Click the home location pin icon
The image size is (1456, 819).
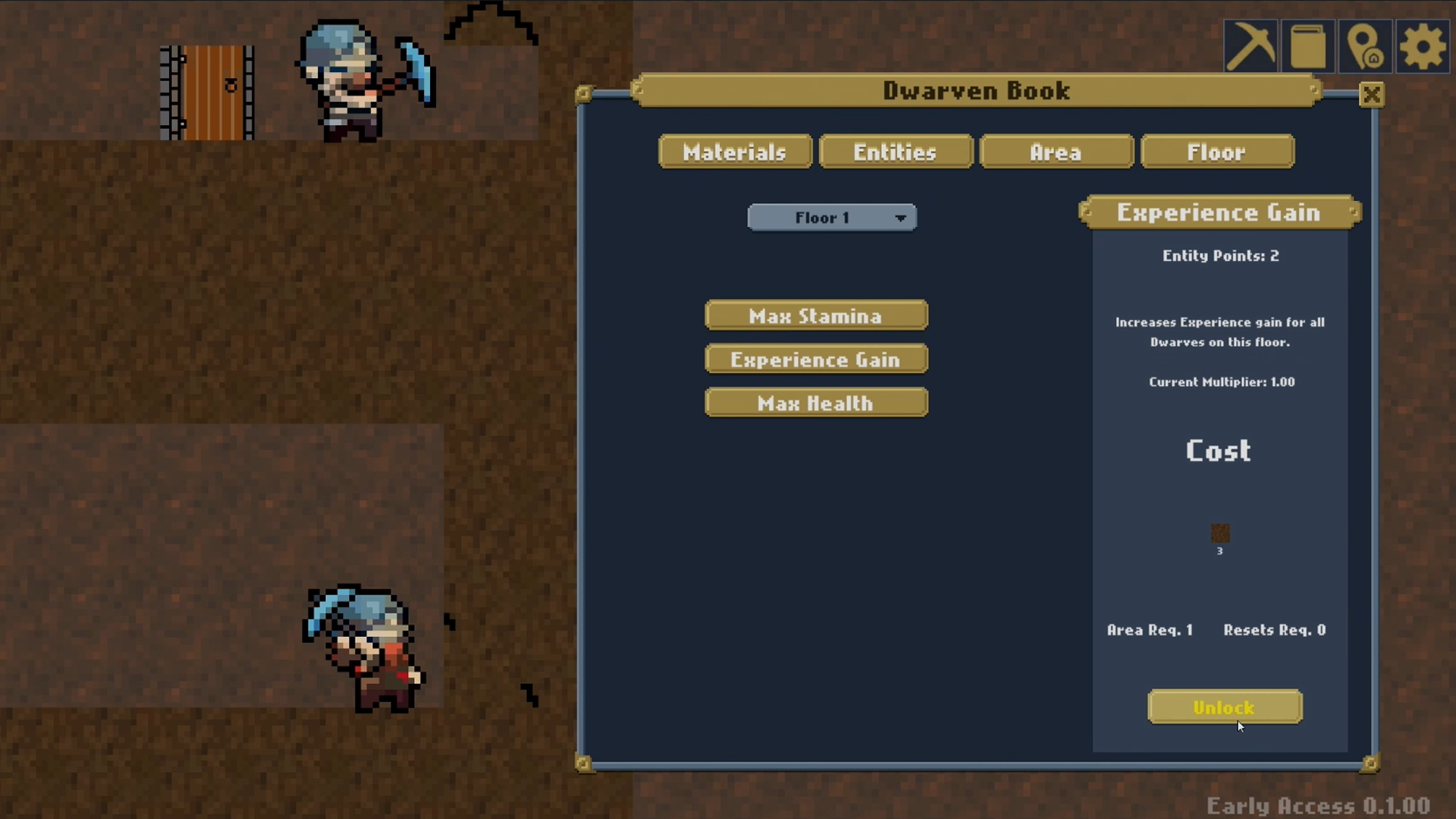[x=1366, y=45]
